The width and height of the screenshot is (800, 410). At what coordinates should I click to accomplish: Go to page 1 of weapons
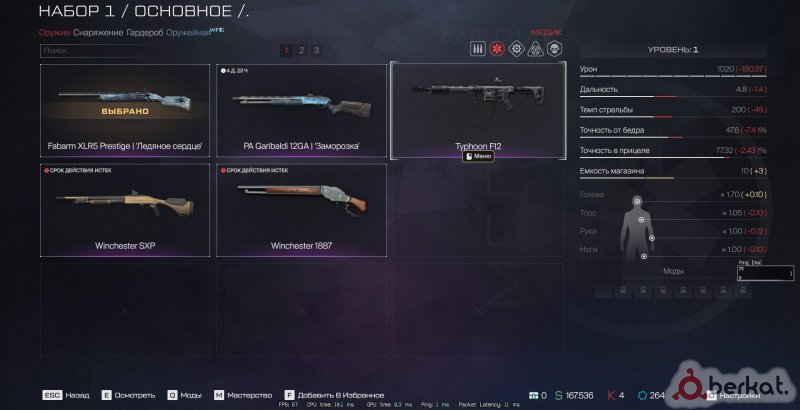(x=286, y=49)
